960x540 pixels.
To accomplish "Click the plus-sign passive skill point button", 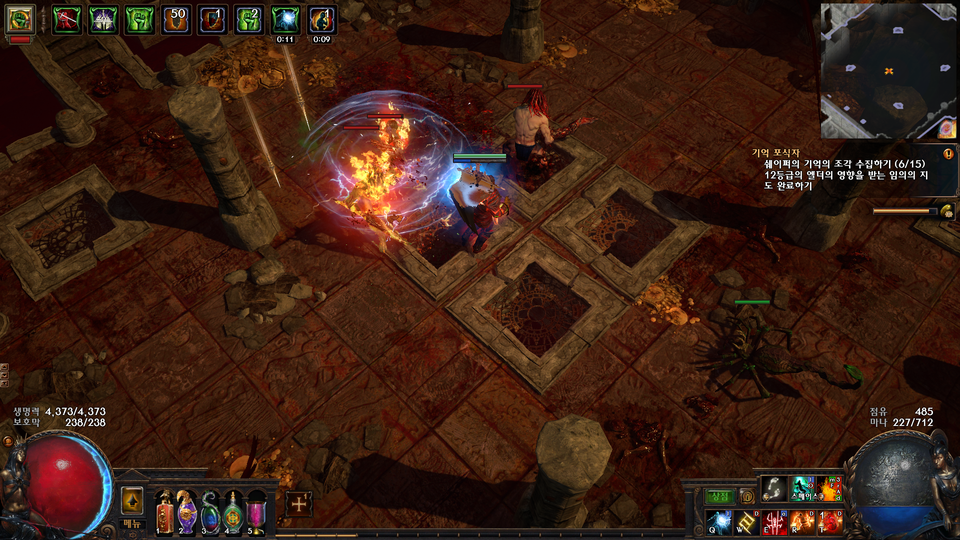I will tap(298, 504).
